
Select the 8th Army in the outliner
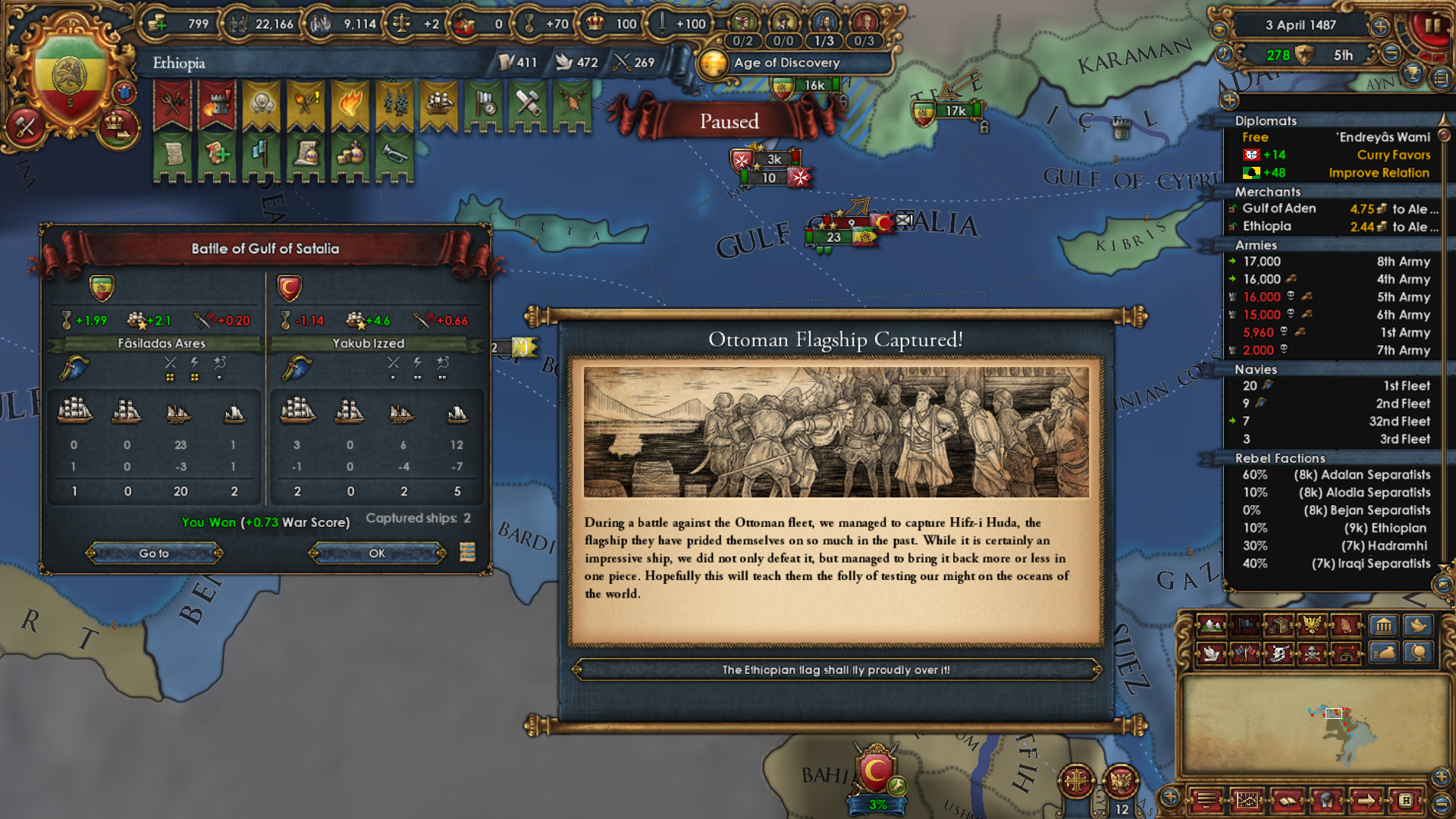click(x=1335, y=262)
